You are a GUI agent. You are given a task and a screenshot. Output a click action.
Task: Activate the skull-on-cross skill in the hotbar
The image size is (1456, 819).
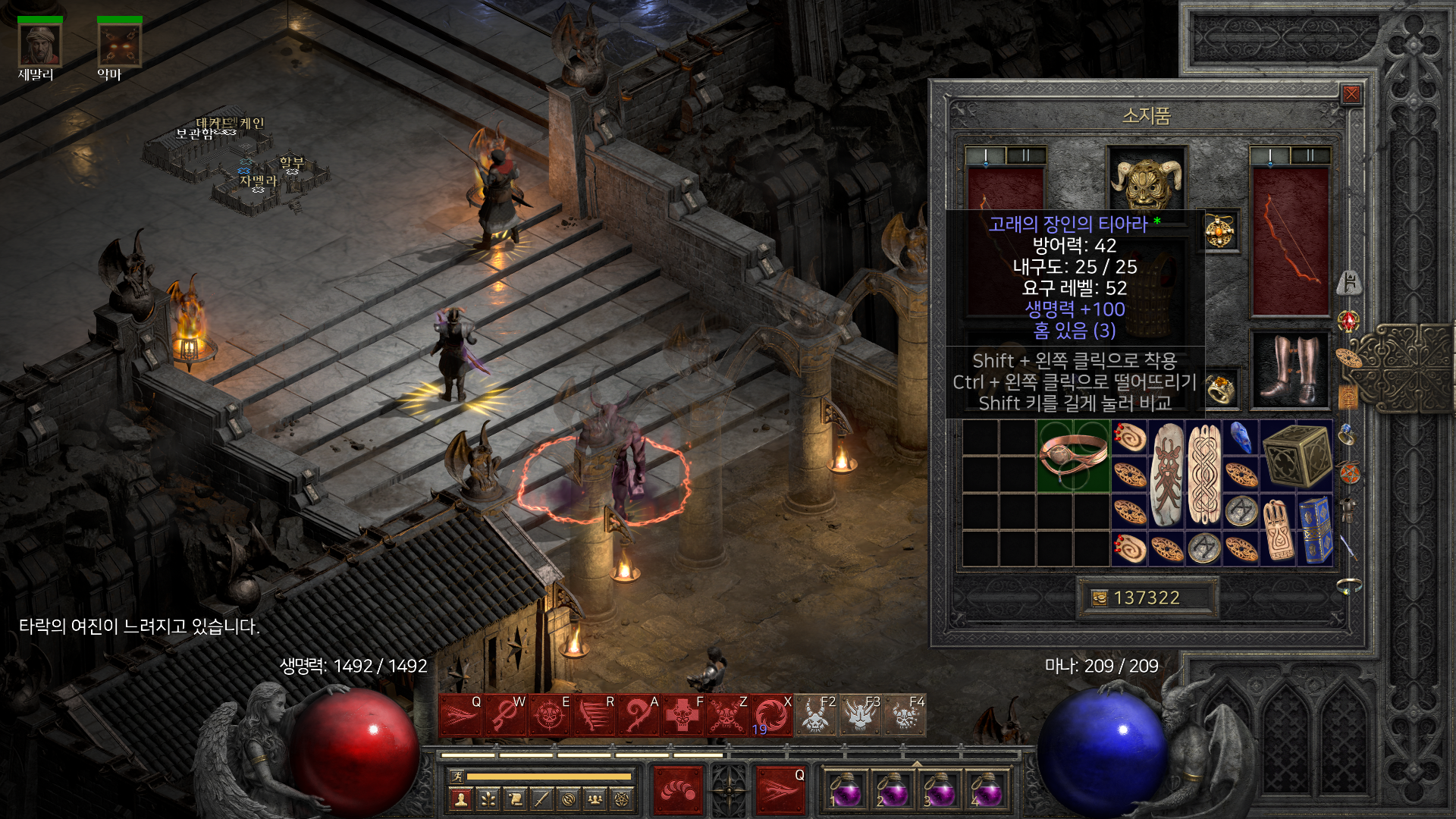[x=683, y=715]
